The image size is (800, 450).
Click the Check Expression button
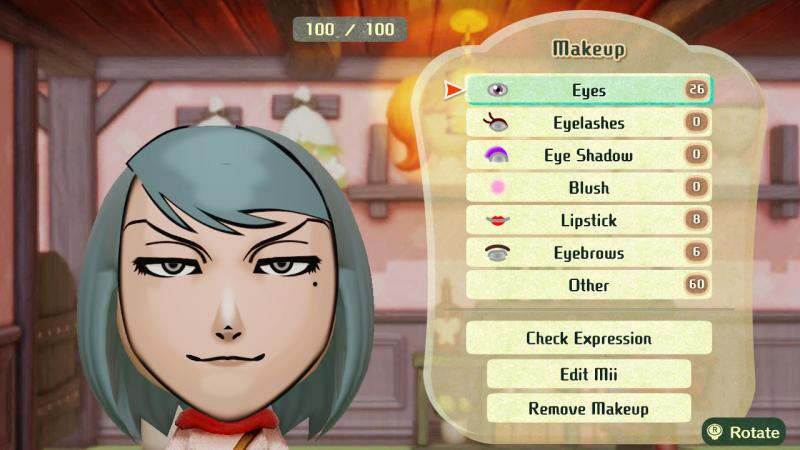coord(589,338)
